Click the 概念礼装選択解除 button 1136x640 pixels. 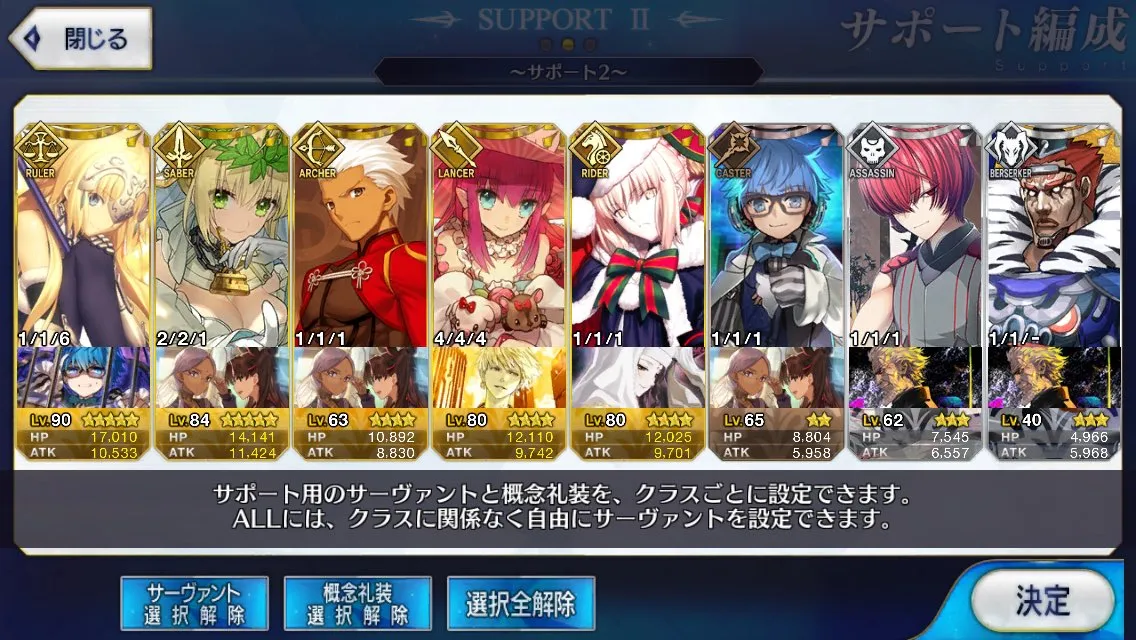point(358,603)
